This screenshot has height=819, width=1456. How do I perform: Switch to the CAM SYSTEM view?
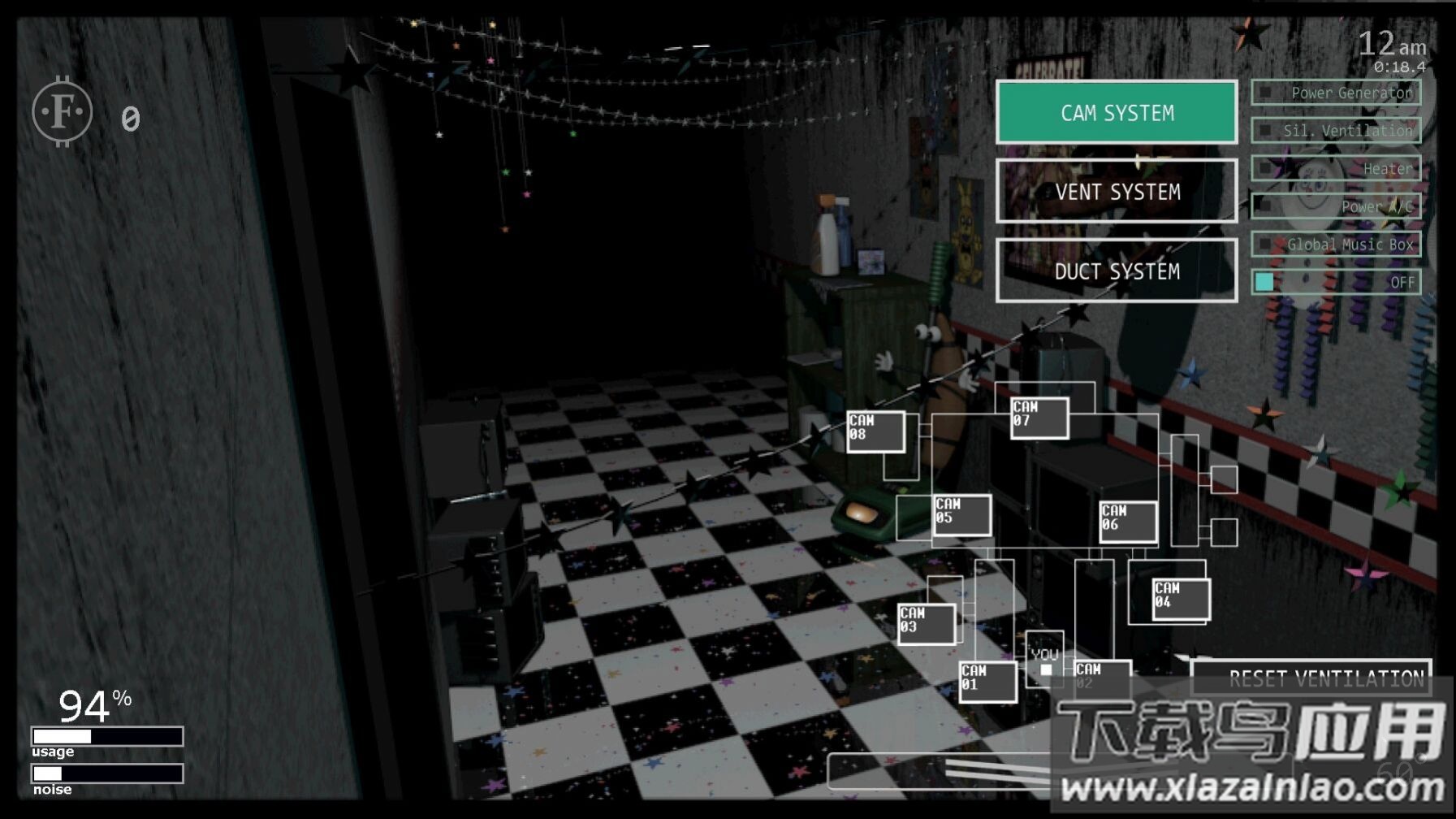(x=1117, y=112)
